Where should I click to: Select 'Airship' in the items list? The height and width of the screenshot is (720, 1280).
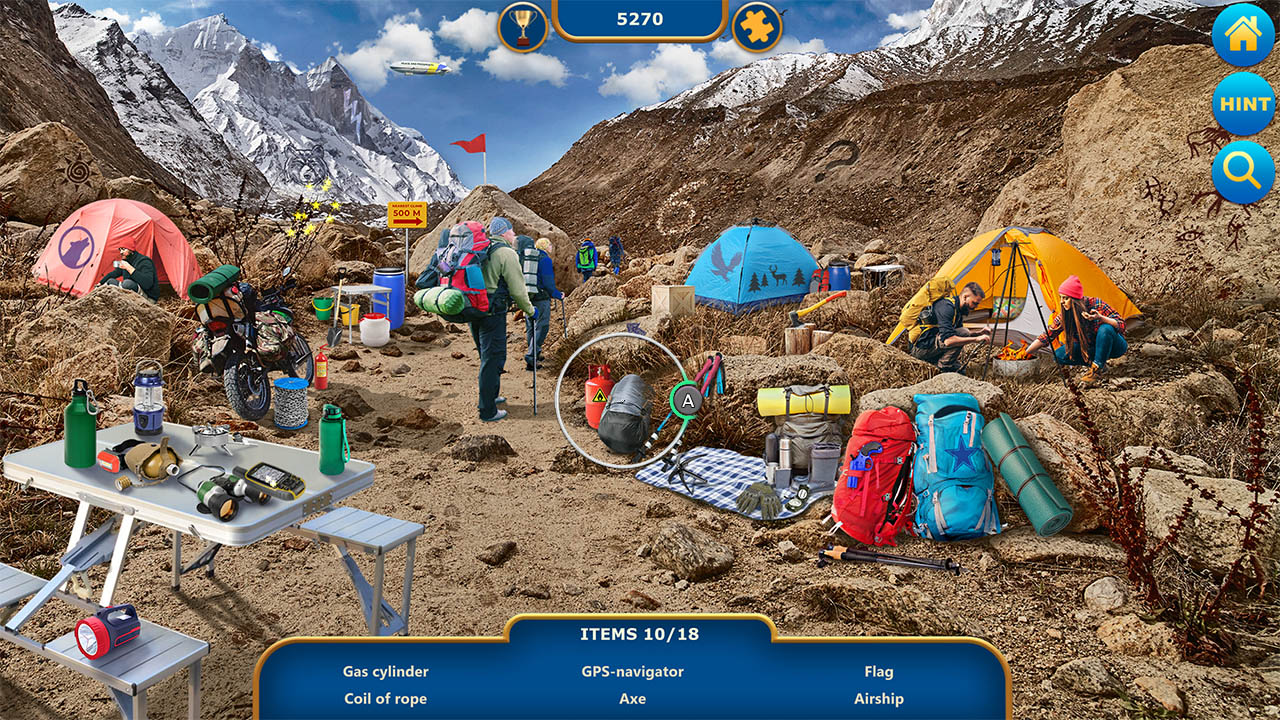(882, 699)
